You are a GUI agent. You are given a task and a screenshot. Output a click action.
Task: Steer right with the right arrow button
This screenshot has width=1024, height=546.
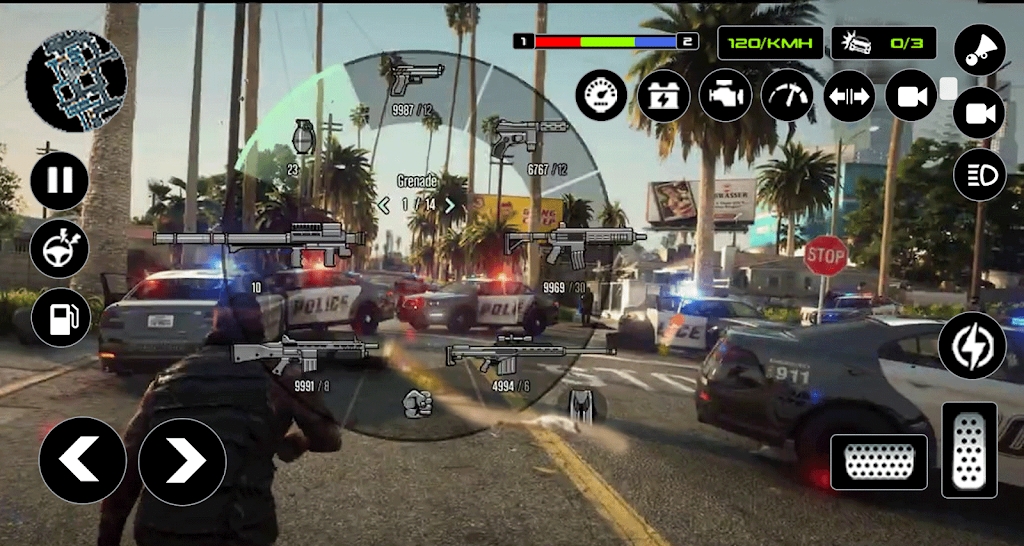click(x=182, y=460)
